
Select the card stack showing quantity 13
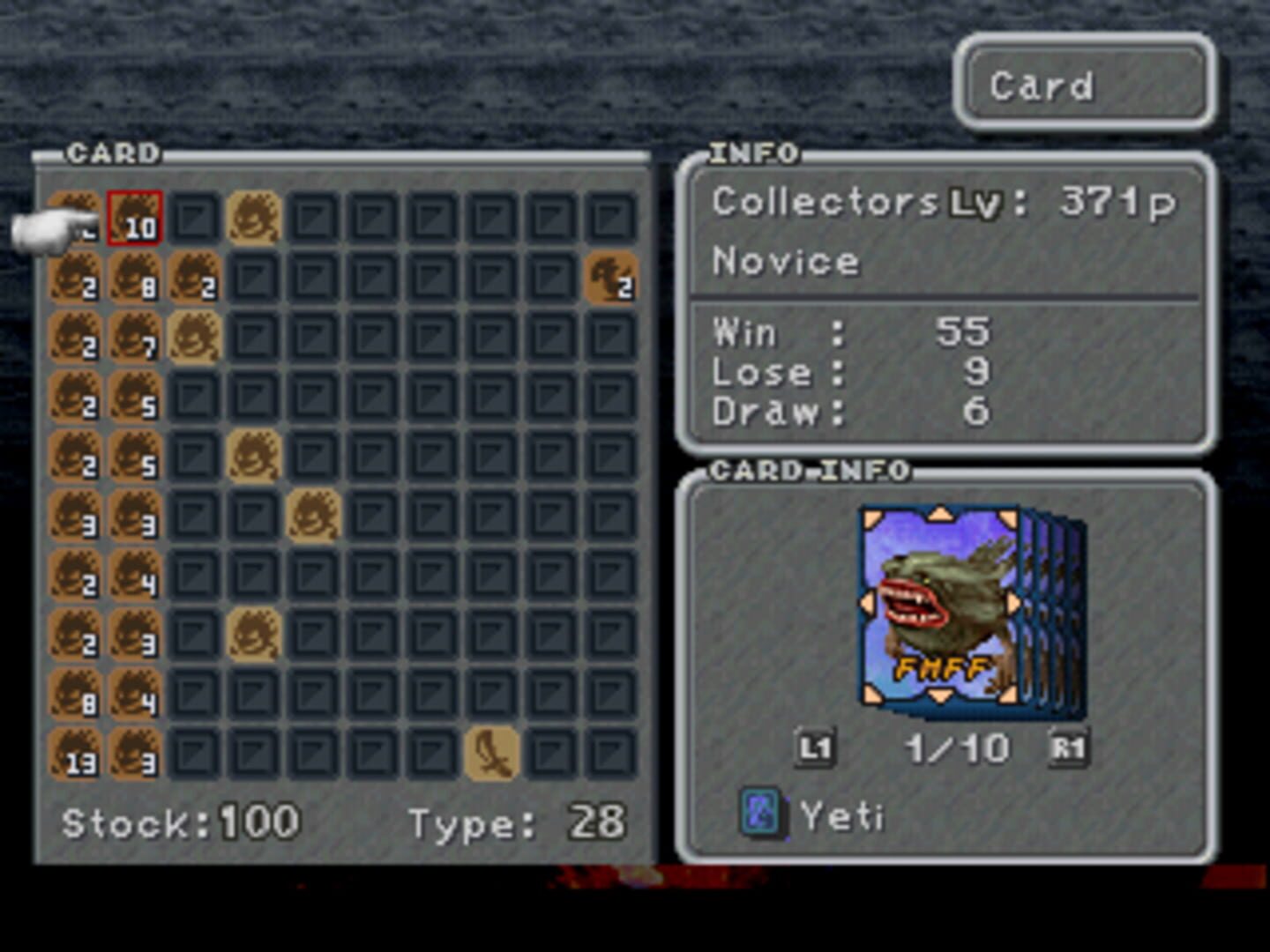click(75, 754)
